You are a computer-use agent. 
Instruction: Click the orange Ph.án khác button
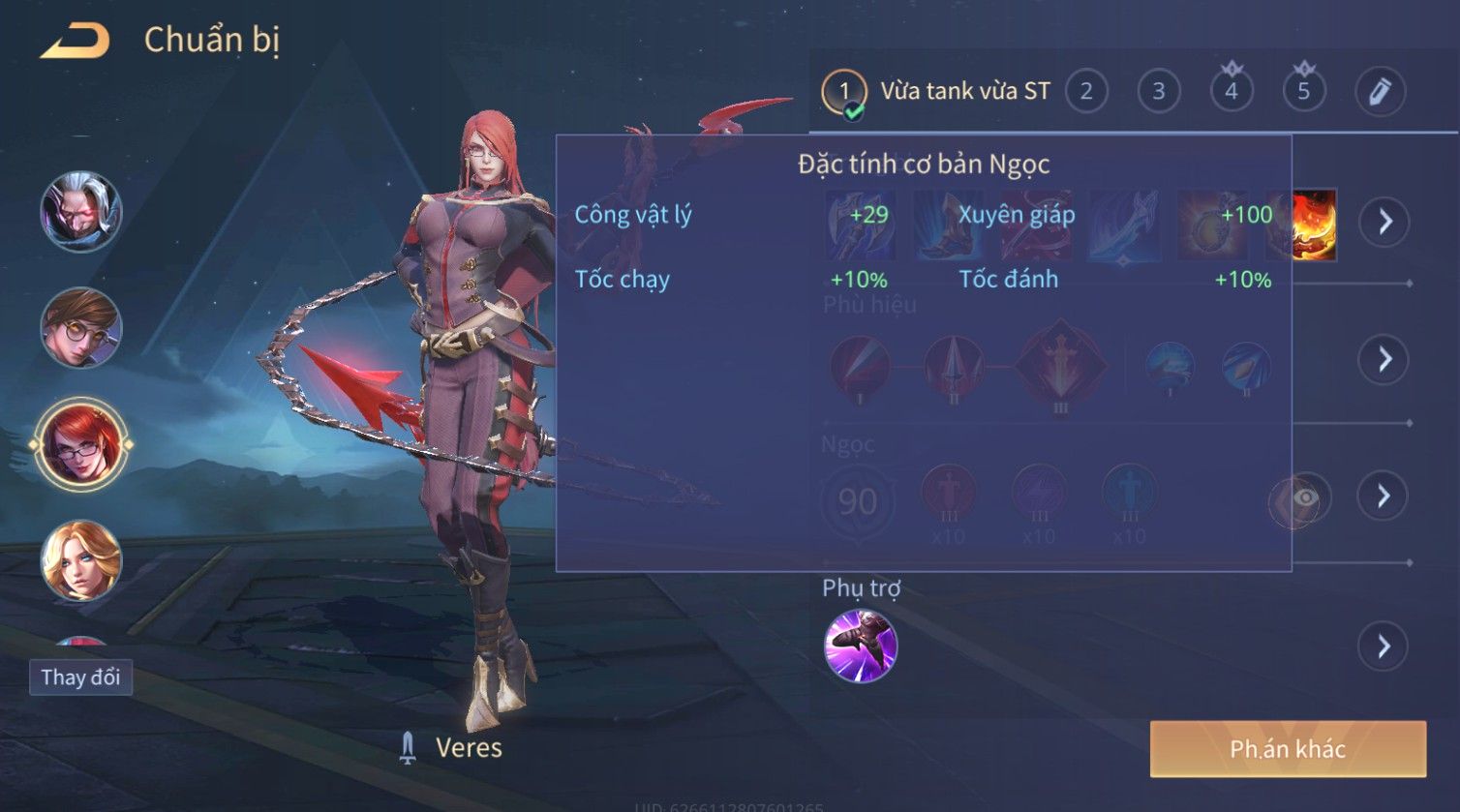pyautogui.click(x=1288, y=749)
